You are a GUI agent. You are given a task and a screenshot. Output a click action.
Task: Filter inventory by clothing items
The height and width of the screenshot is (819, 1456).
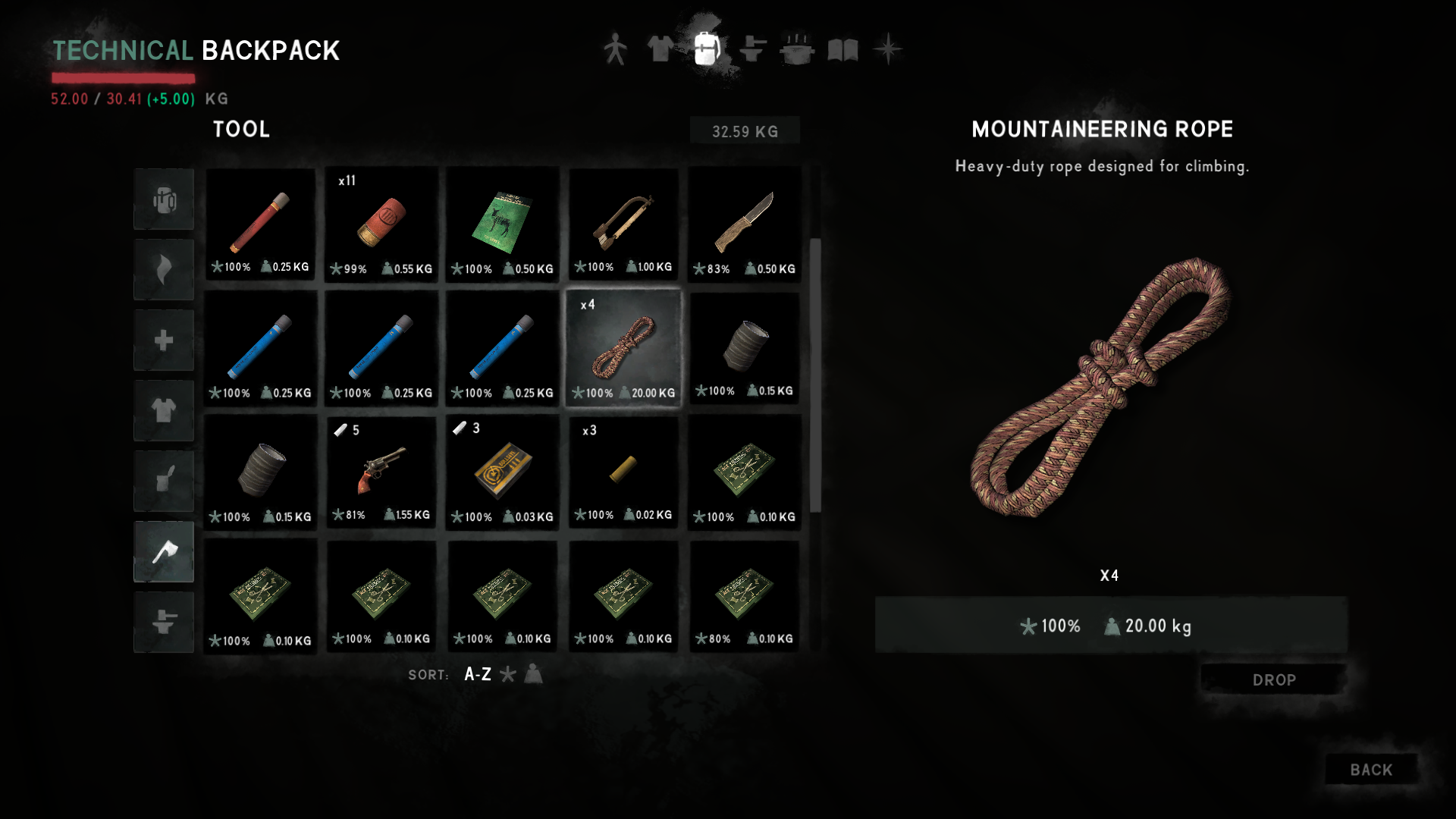pos(164,411)
